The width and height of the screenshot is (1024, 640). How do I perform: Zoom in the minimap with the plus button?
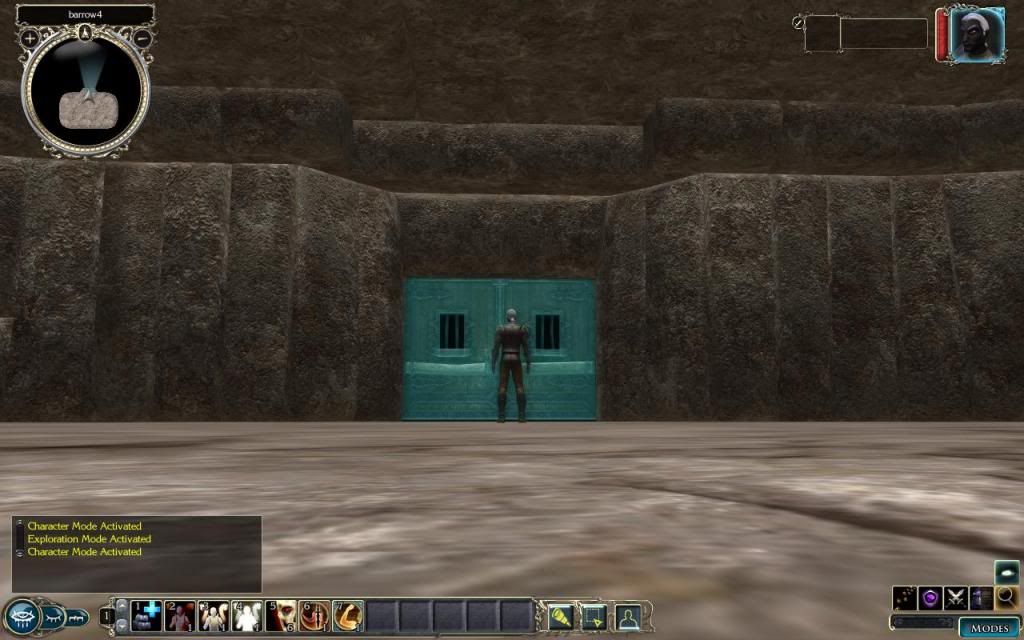tap(30, 38)
